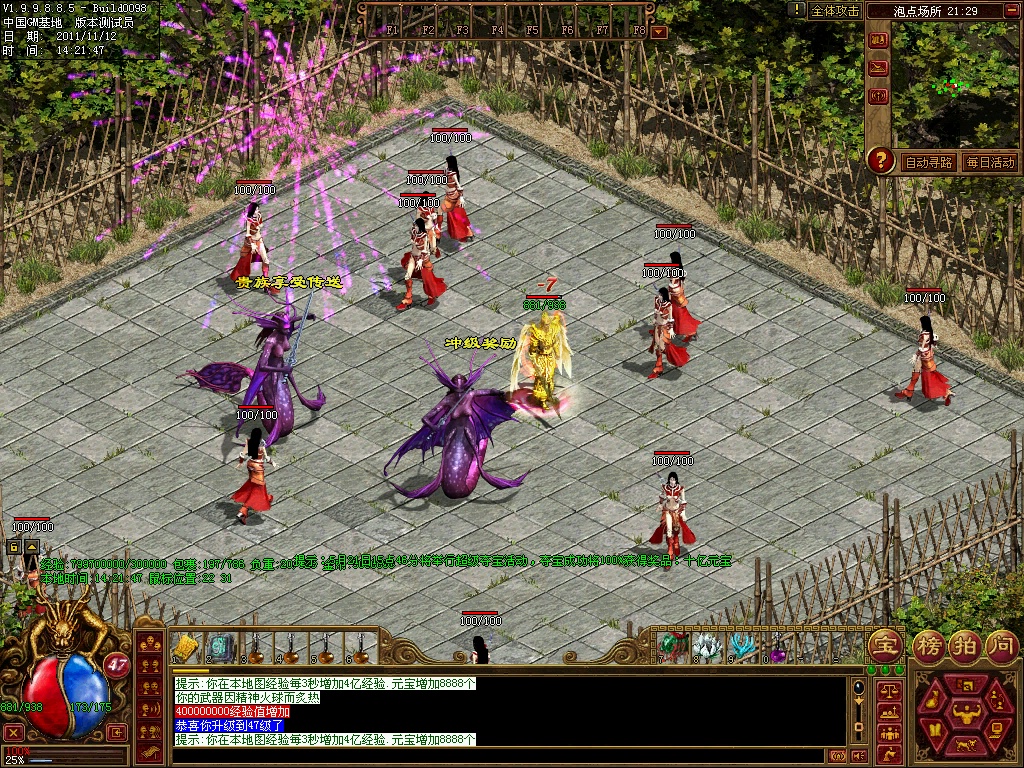The height and width of the screenshot is (768, 1024).
Task: Click the yellow exclamation mark notice icon
Action: [x=796, y=10]
